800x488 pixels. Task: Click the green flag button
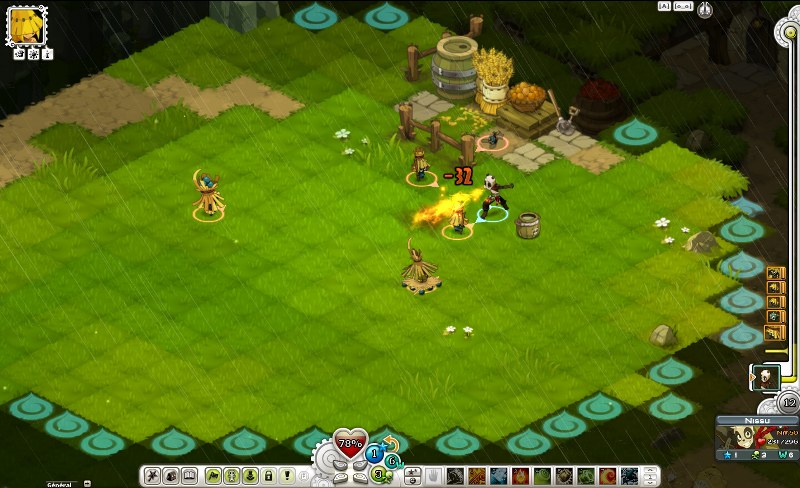213,475
